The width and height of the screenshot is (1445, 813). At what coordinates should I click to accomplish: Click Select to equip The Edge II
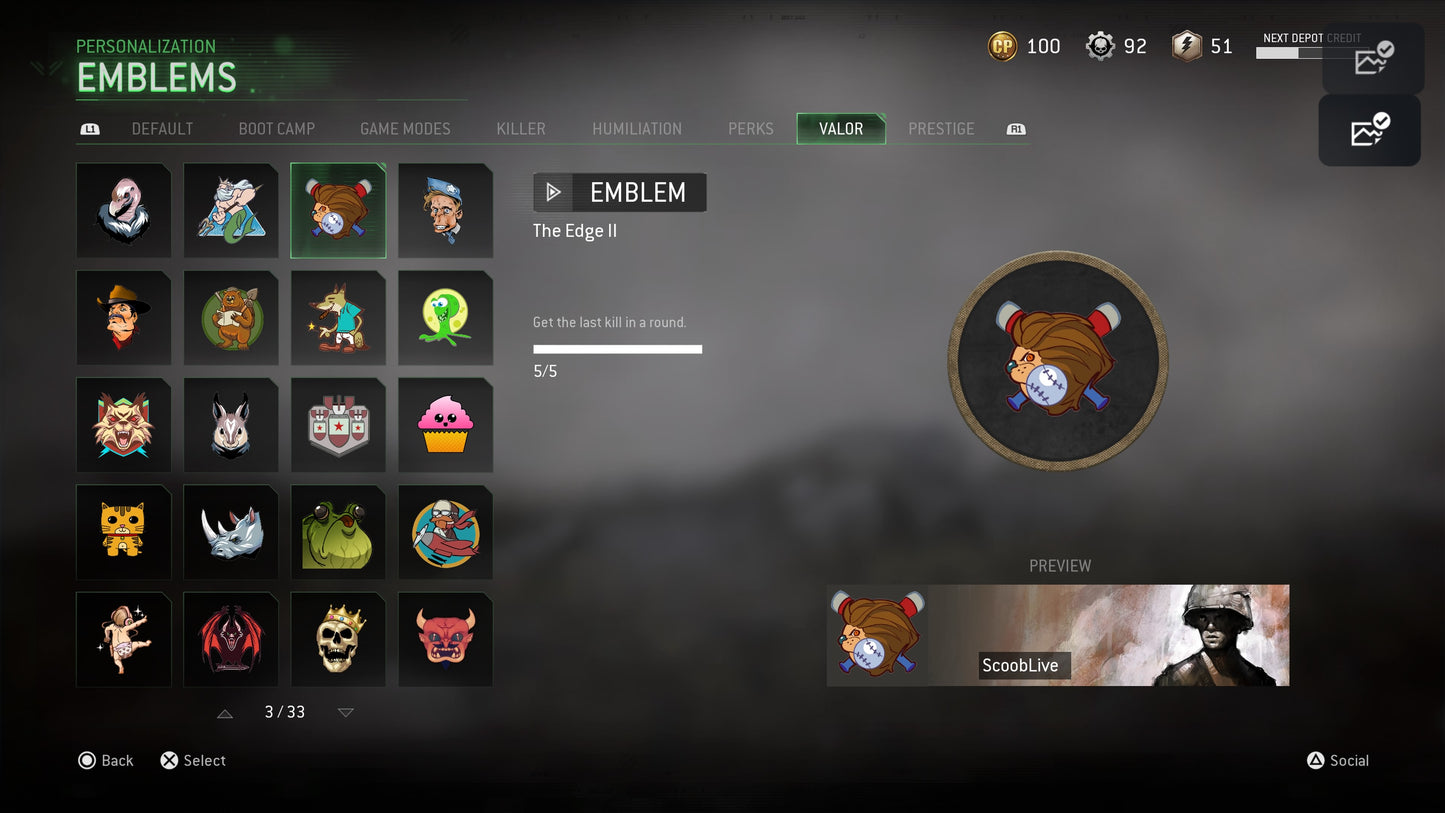[192, 760]
